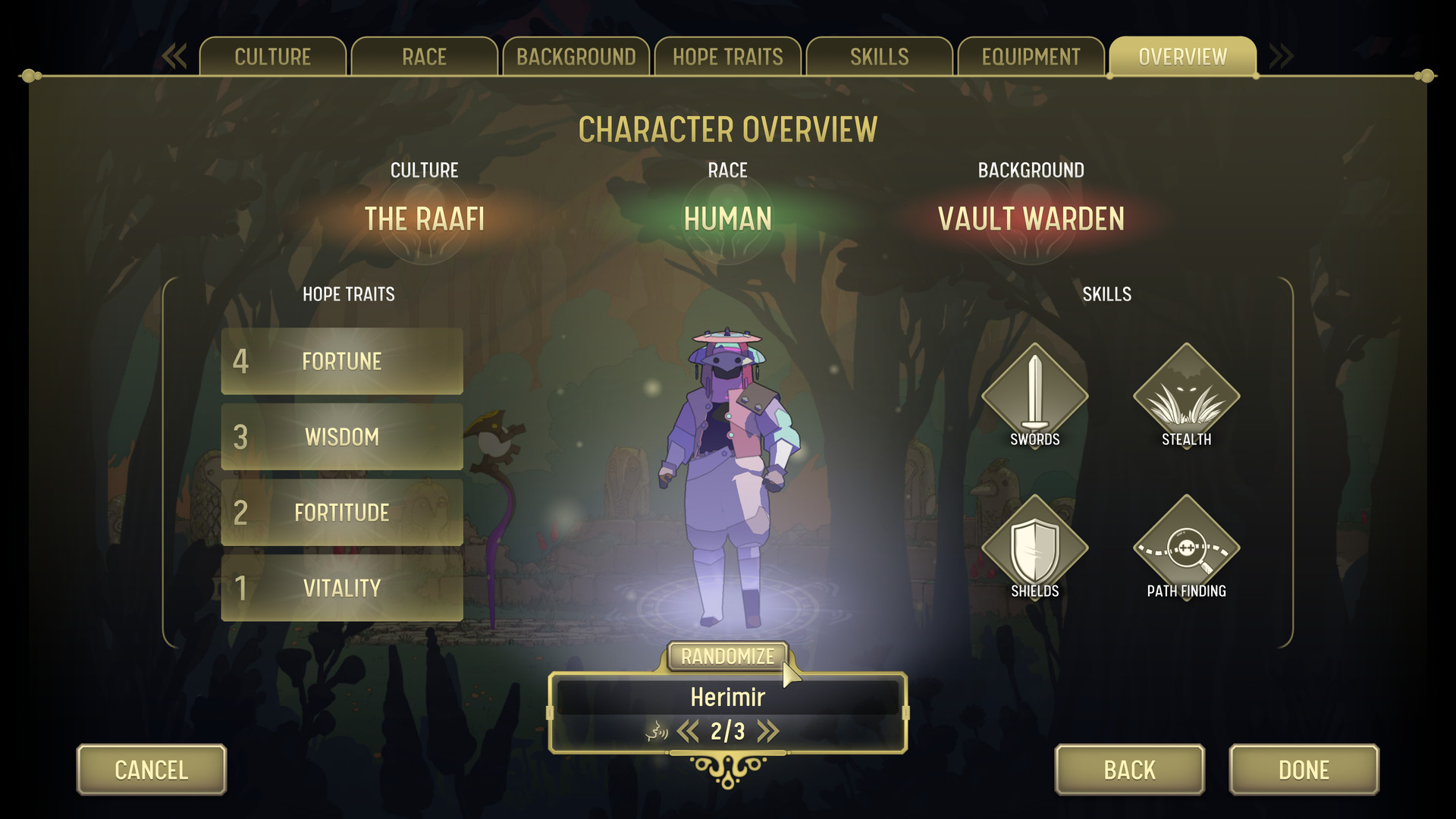Click the right double-chevron beside Overview tab
The height and width of the screenshot is (819, 1456).
1282,55
